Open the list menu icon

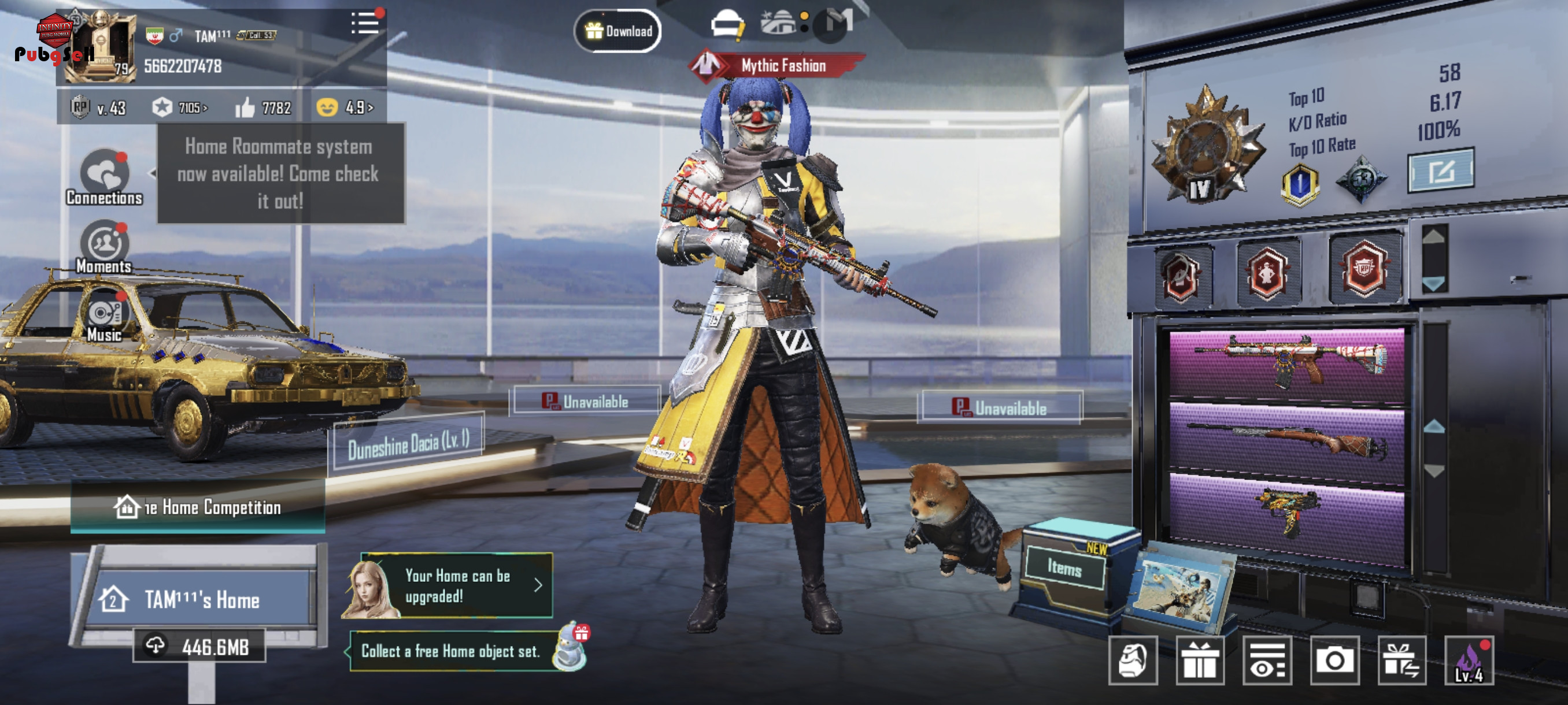[x=365, y=24]
